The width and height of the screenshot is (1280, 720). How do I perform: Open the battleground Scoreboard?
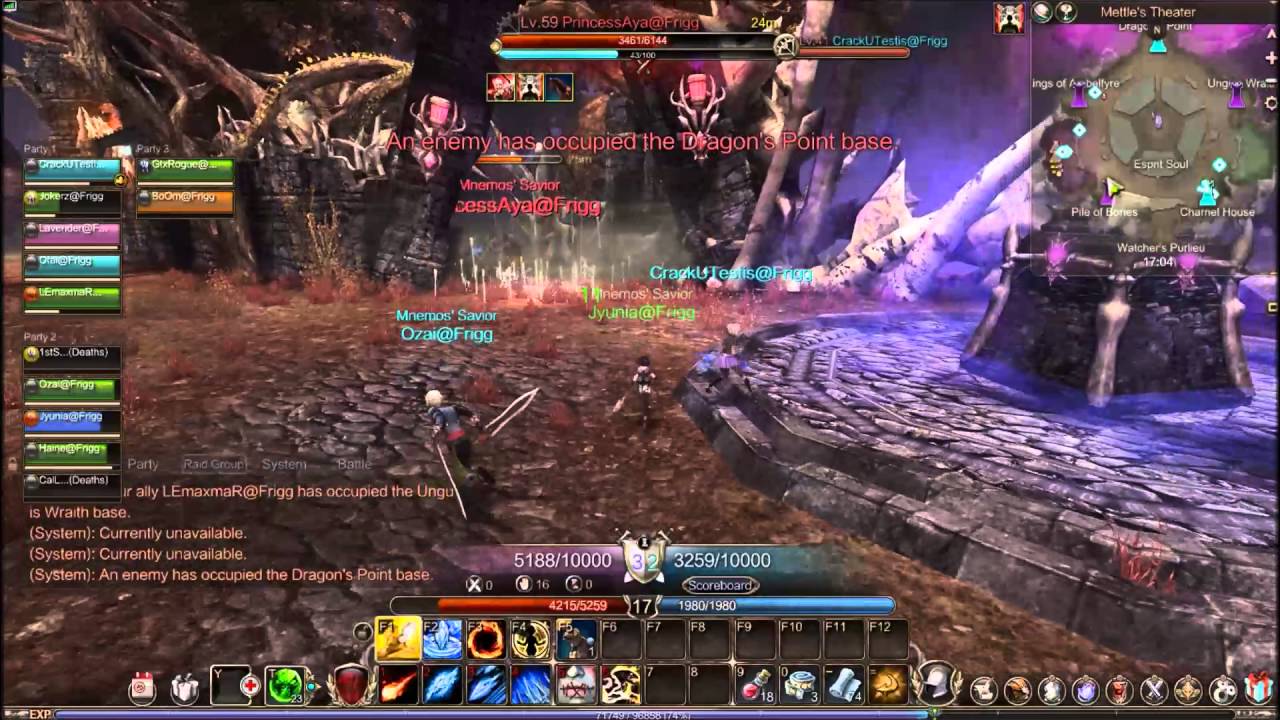pos(720,585)
